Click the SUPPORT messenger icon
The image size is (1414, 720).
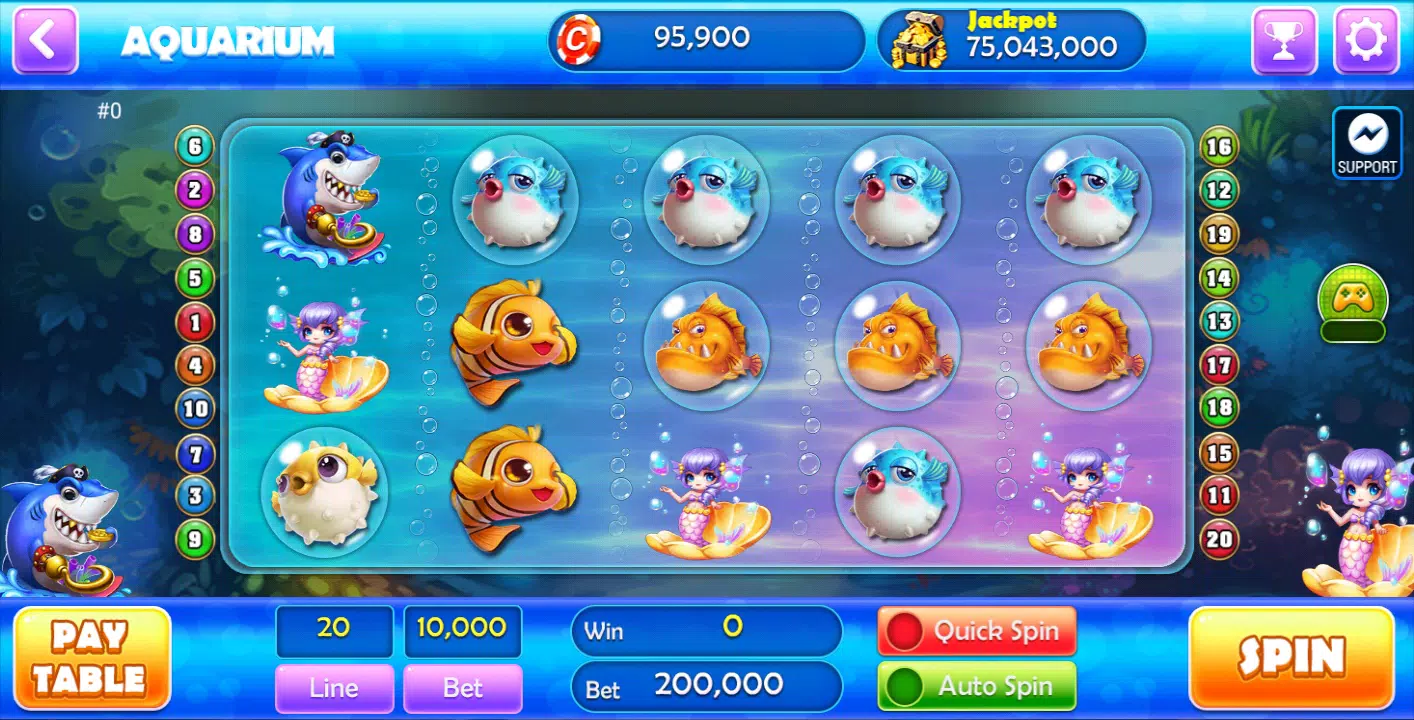click(1366, 142)
